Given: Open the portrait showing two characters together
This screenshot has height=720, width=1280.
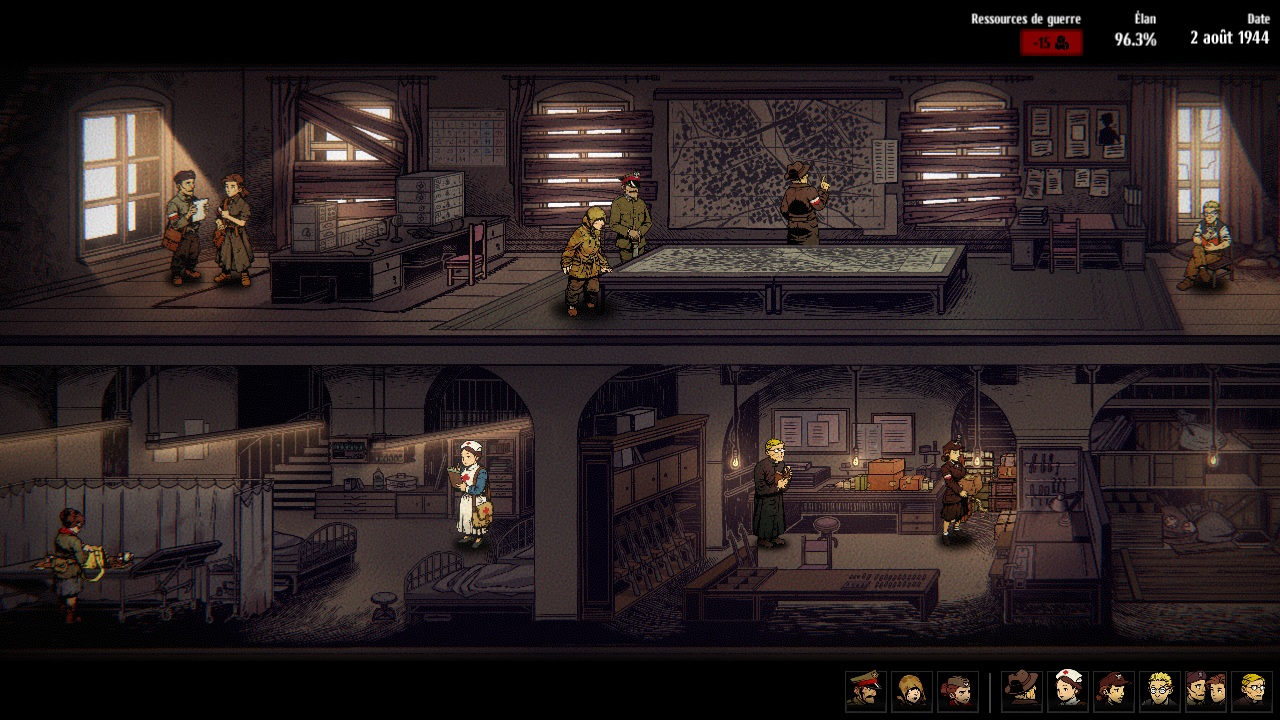Looking at the screenshot, I should [1206, 691].
